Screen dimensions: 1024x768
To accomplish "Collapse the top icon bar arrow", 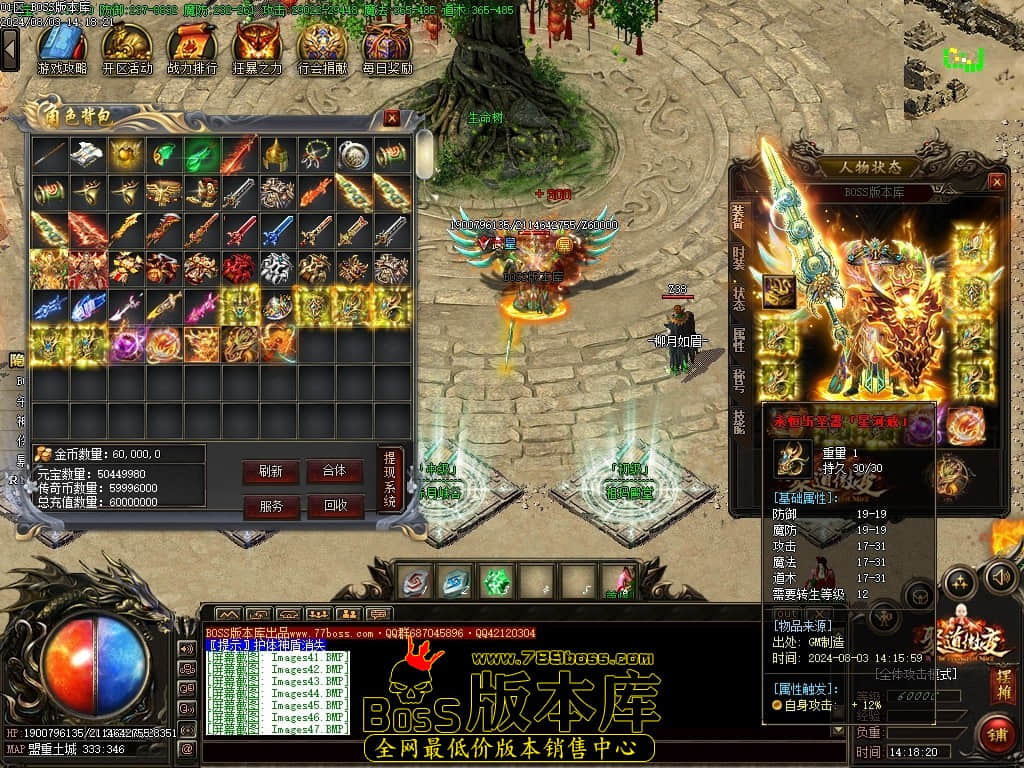I will (x=10, y=48).
